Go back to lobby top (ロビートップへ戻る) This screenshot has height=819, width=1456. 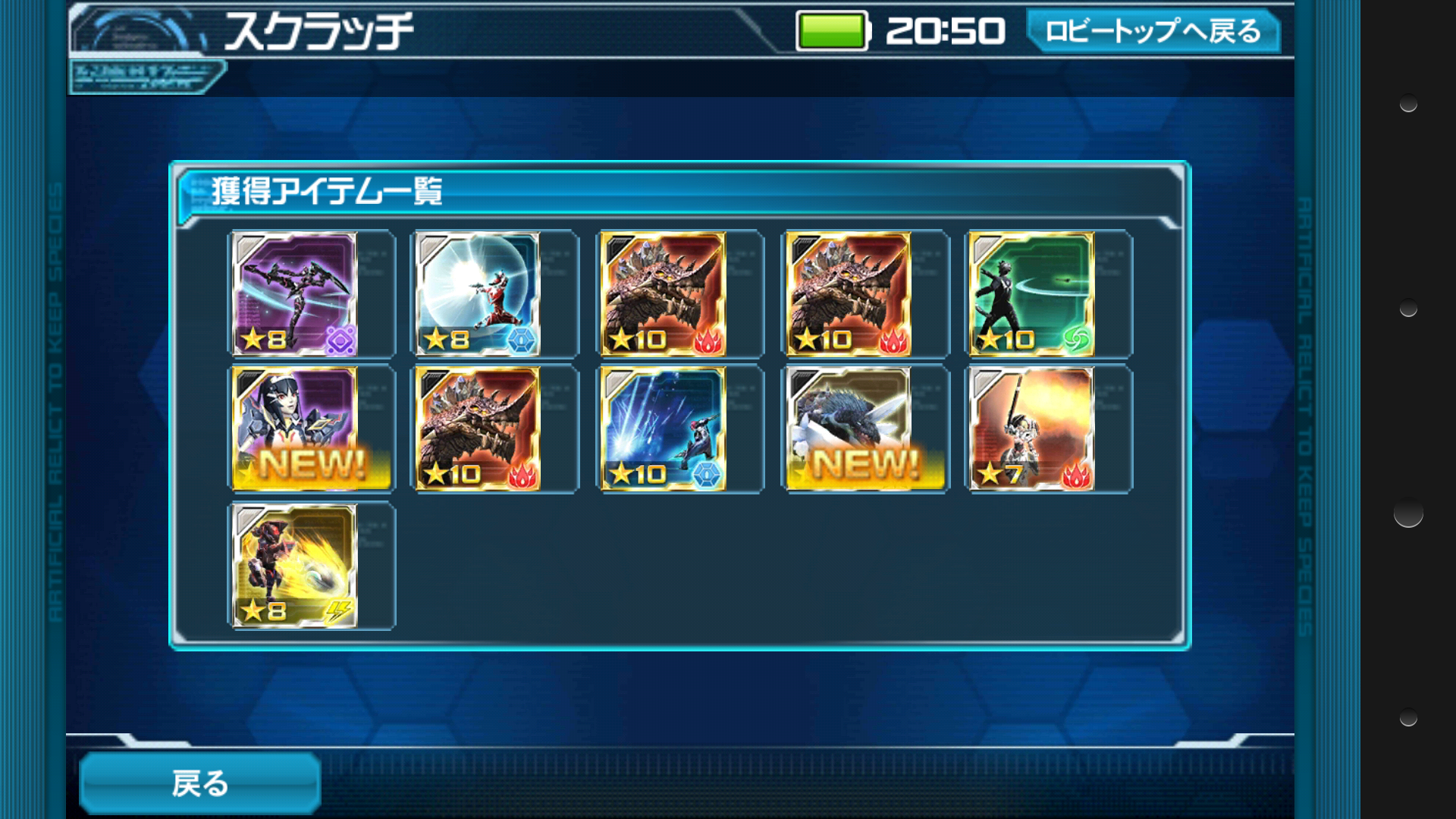click(1153, 31)
